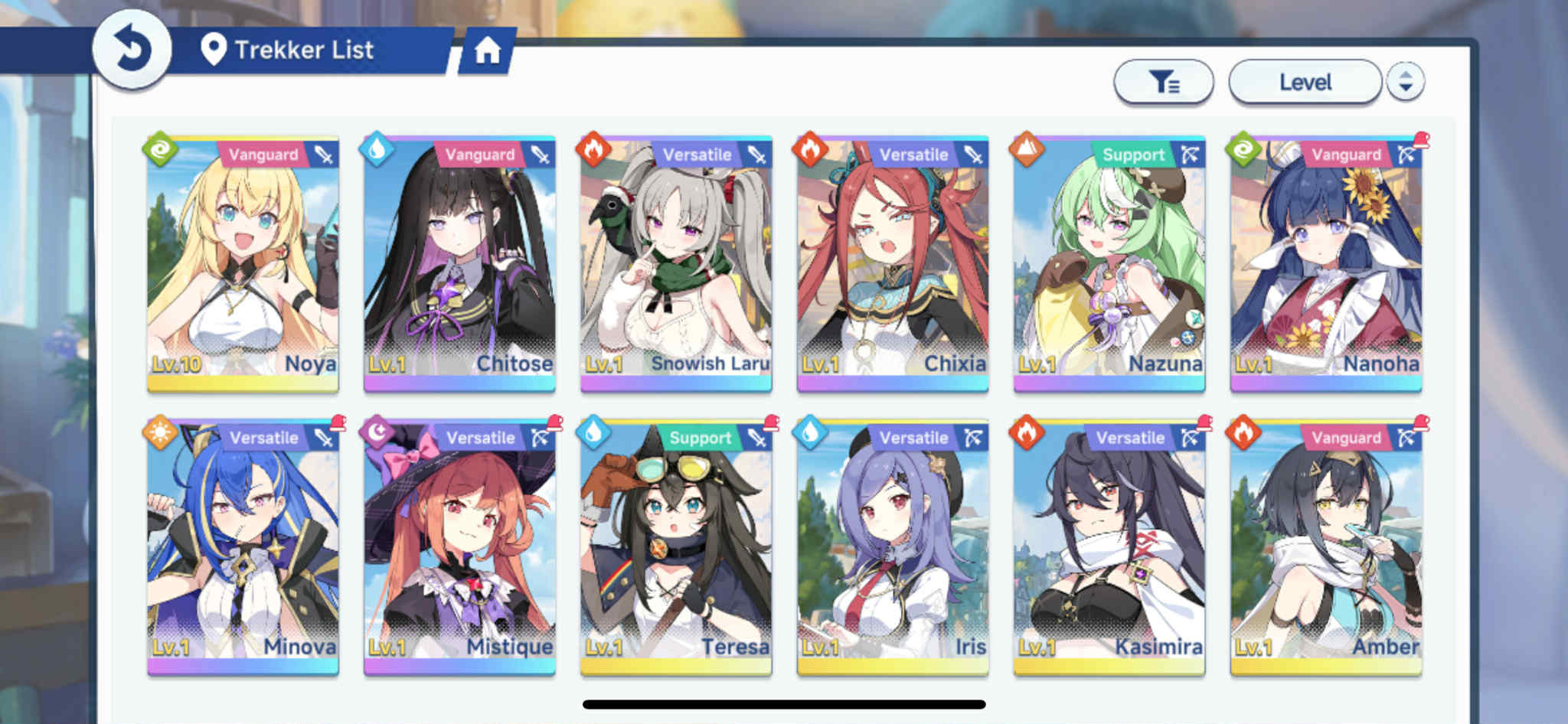1568x724 pixels.
Task: Select the Chixia trekker card
Action: point(893,264)
